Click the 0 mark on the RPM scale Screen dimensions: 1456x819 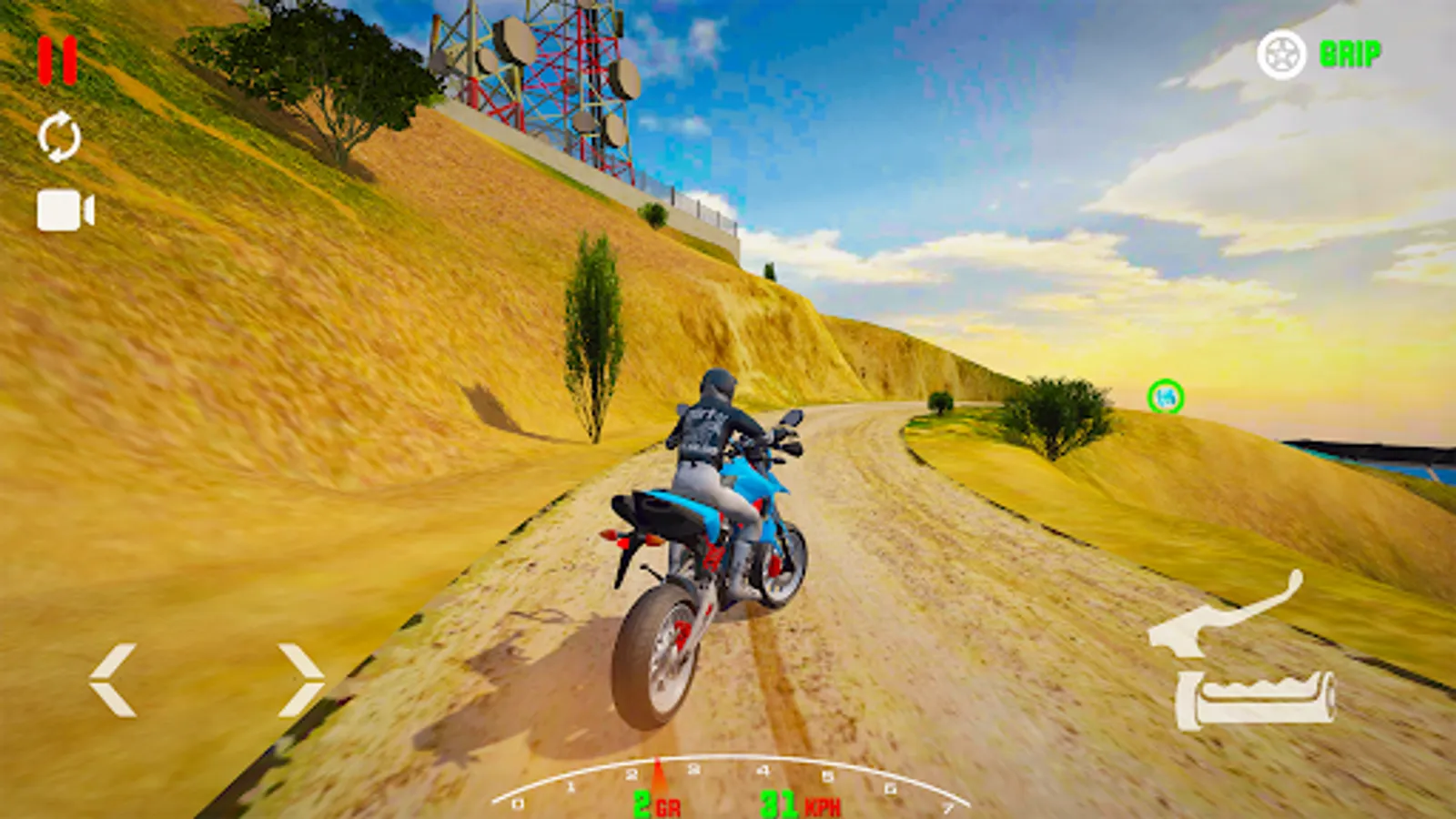519,804
